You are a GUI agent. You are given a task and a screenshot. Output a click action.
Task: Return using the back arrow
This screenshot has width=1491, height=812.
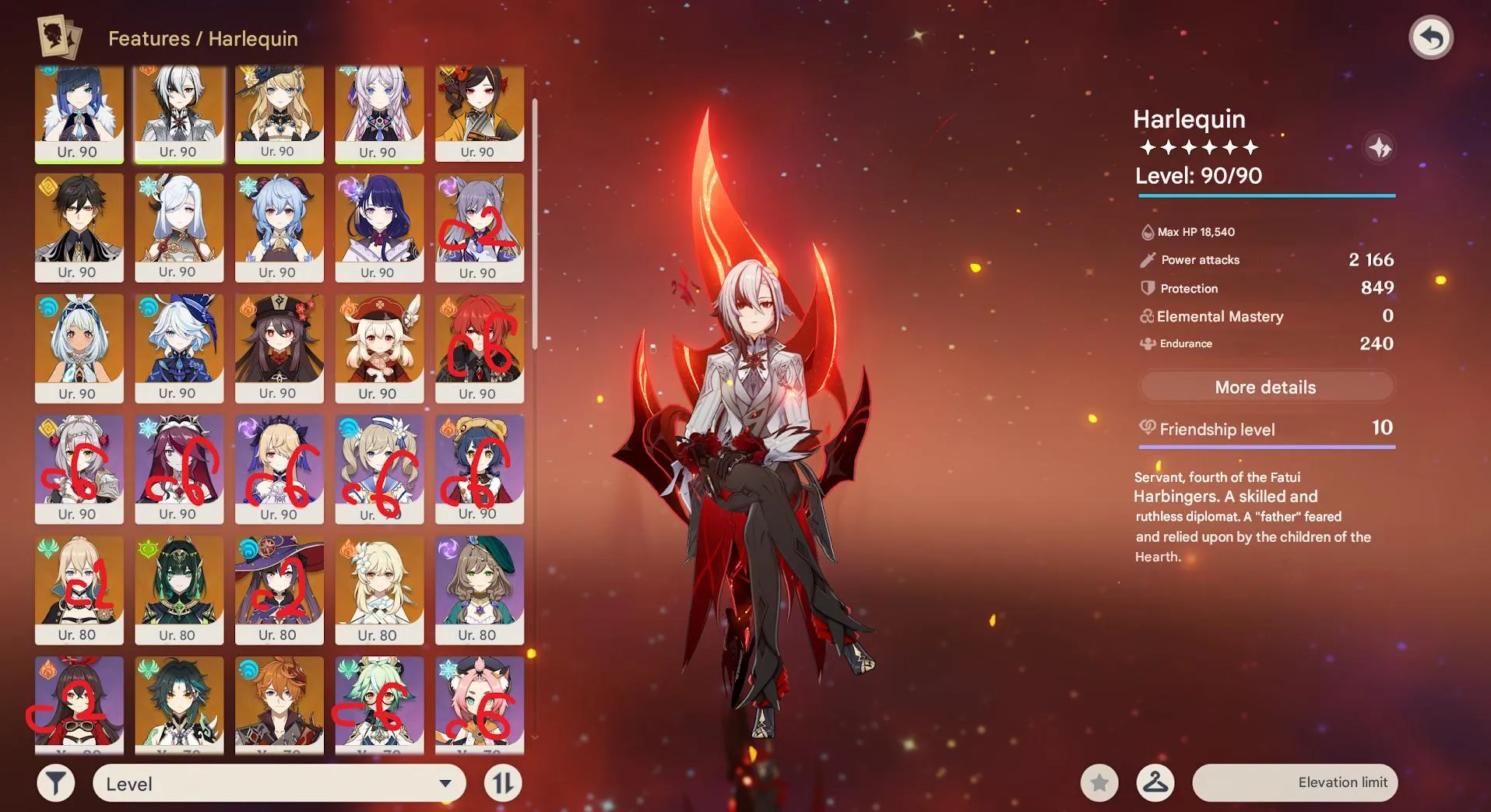click(1433, 37)
